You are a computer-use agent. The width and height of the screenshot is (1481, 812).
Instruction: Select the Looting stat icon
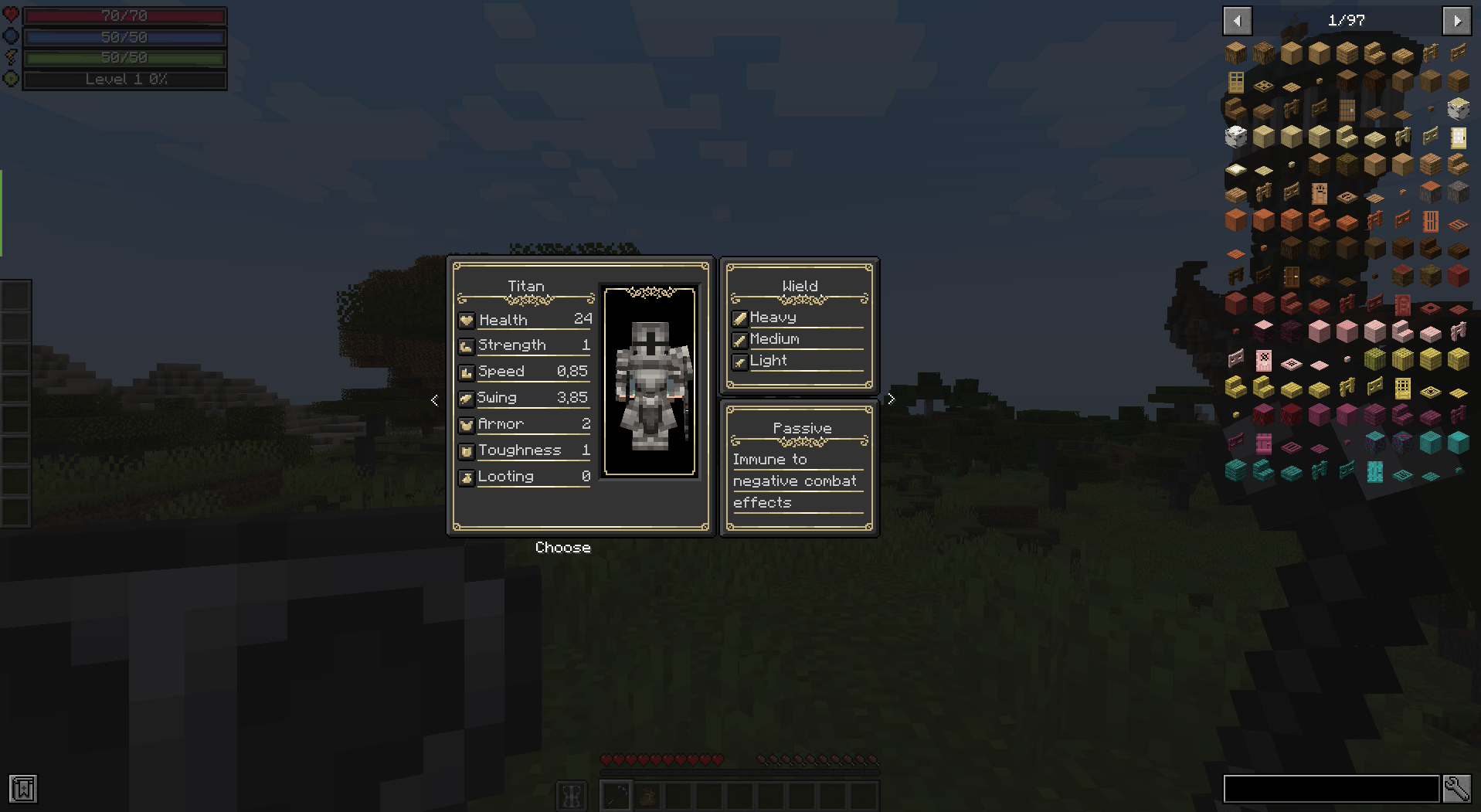click(x=466, y=477)
